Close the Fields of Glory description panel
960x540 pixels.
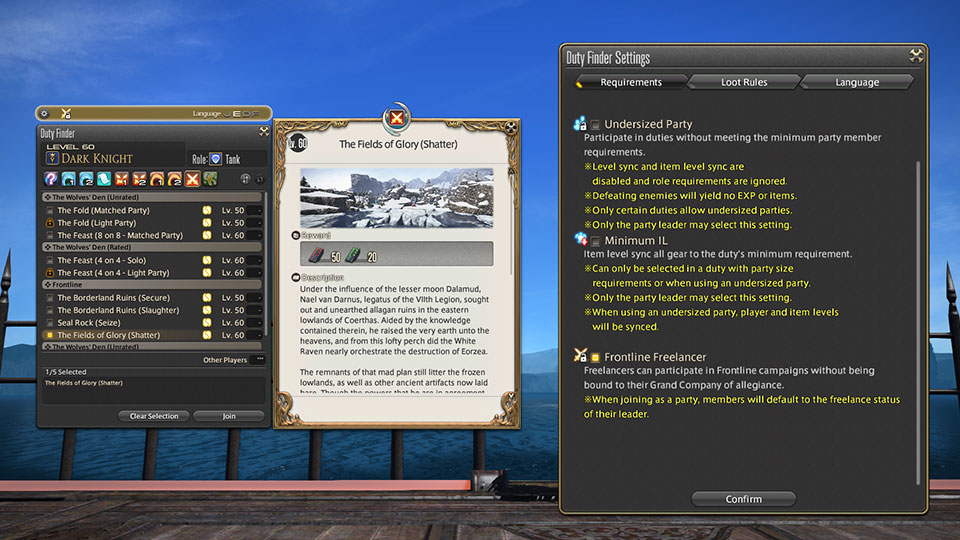tap(398, 120)
